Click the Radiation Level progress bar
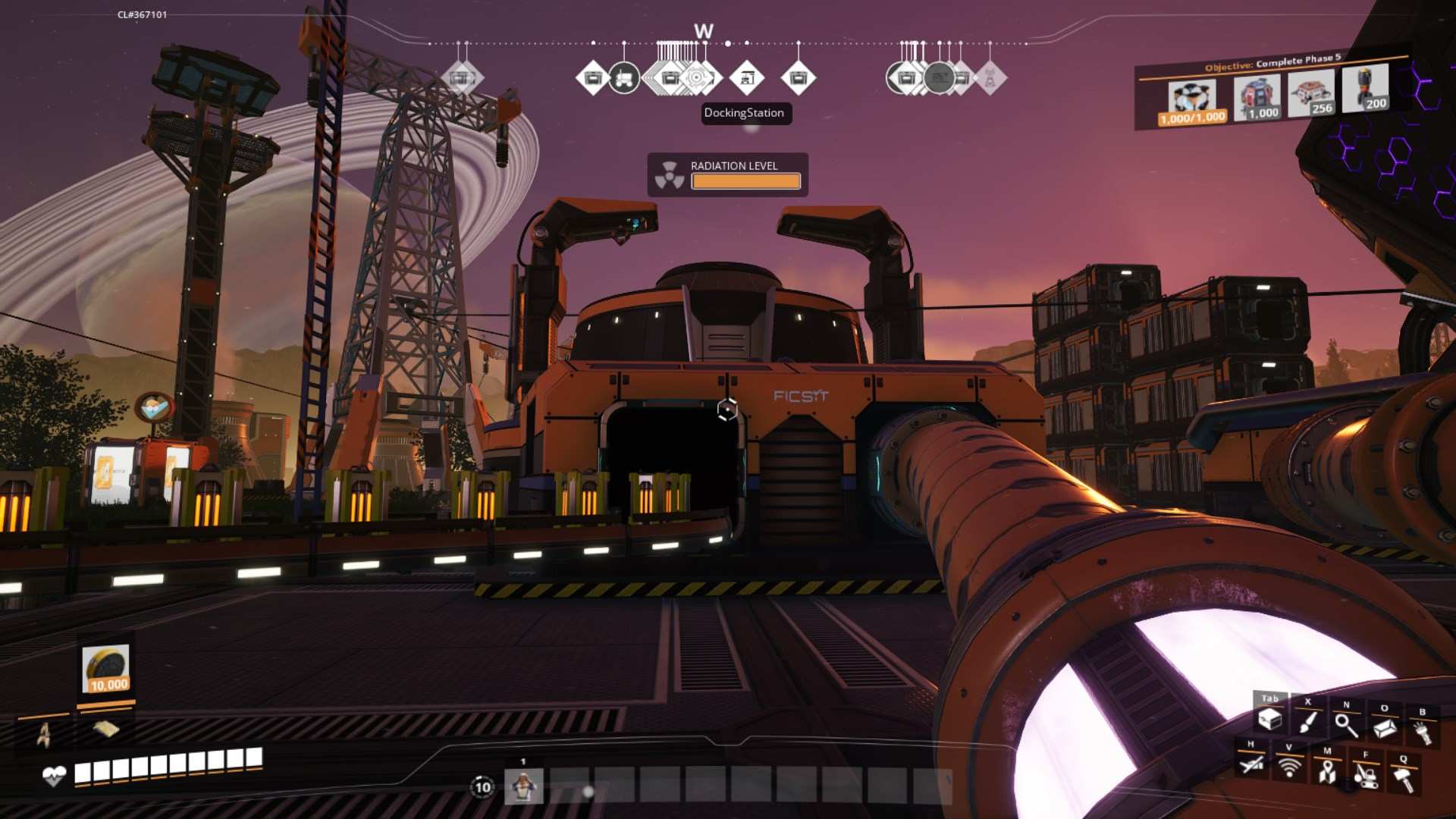1456x819 pixels. [745, 181]
